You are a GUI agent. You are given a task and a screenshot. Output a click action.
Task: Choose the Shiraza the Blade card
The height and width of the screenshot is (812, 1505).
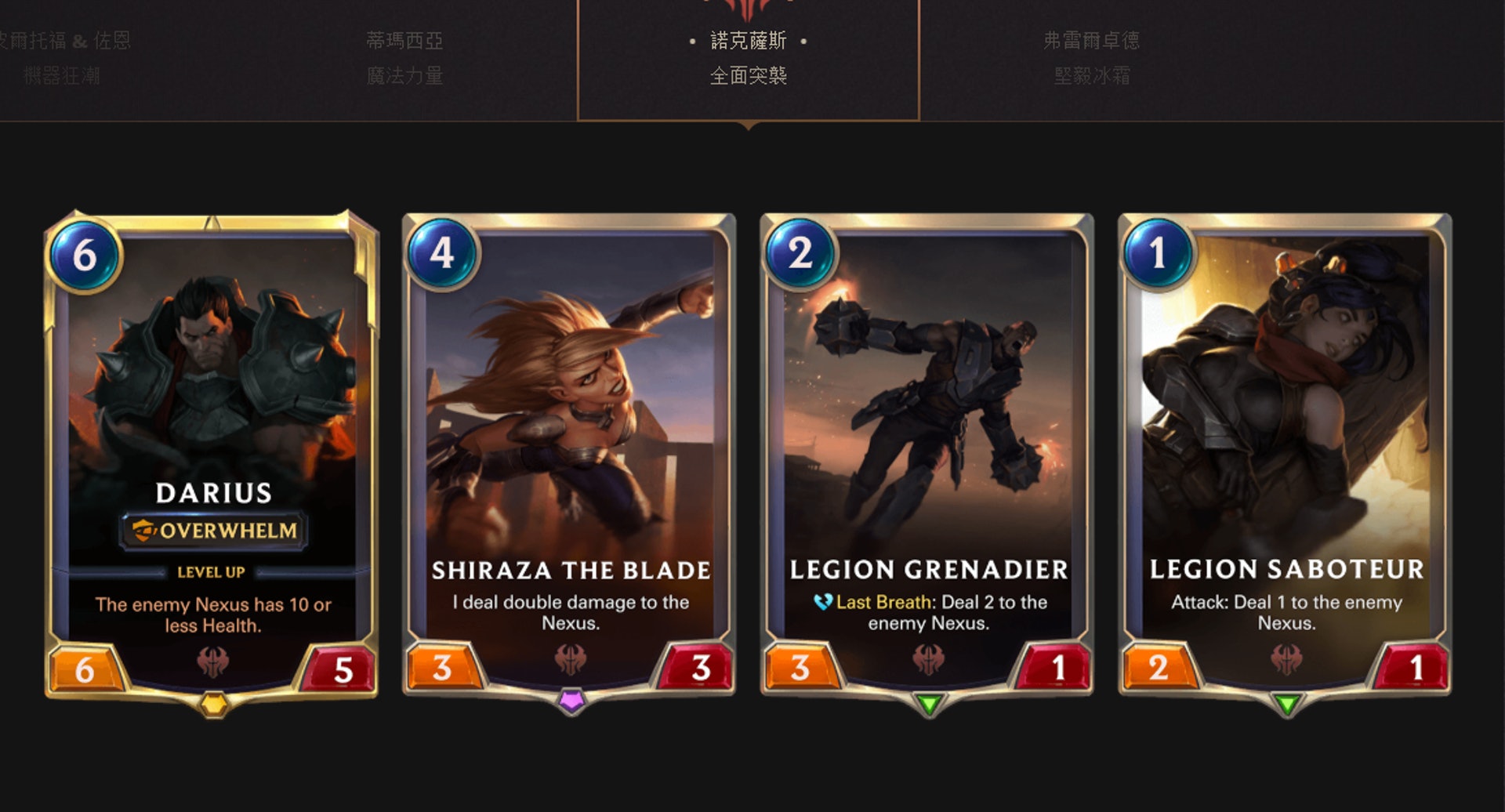570,455
